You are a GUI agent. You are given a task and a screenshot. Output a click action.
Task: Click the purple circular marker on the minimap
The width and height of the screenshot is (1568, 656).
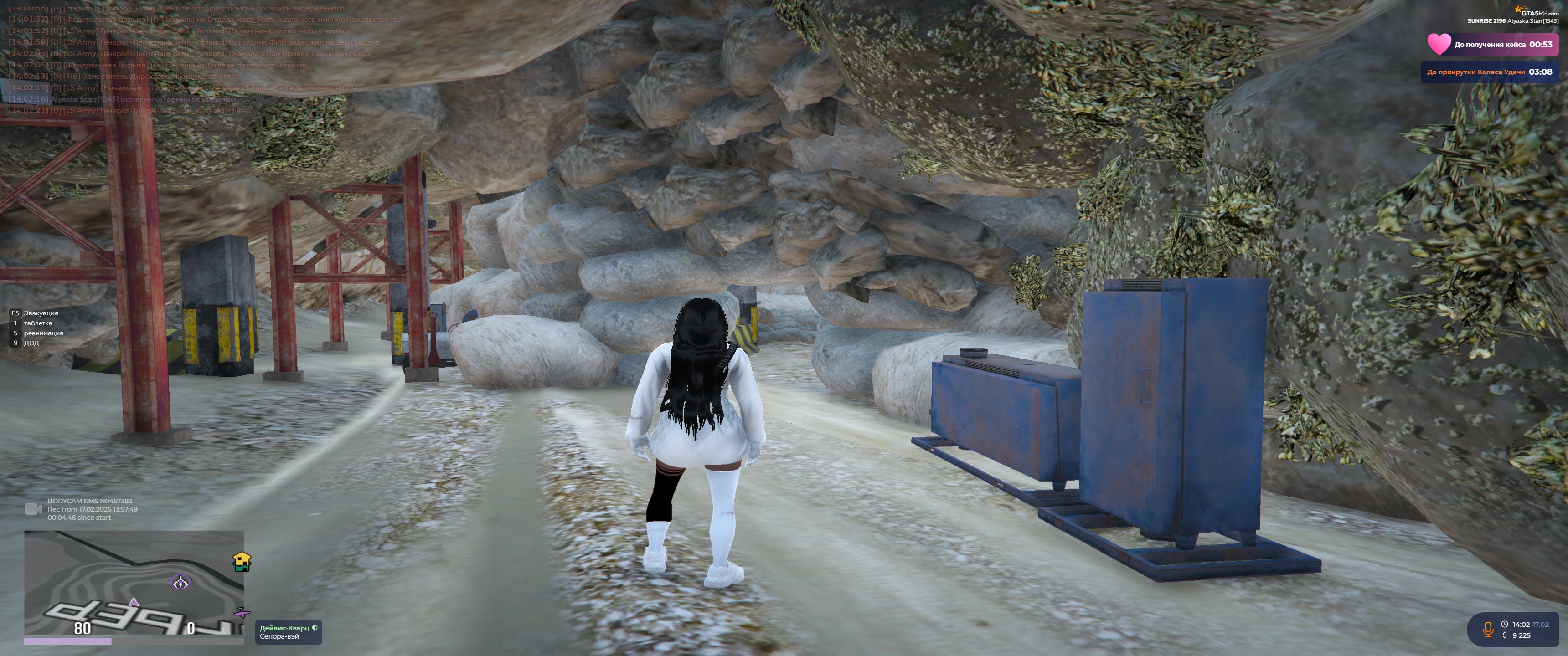[x=180, y=583]
